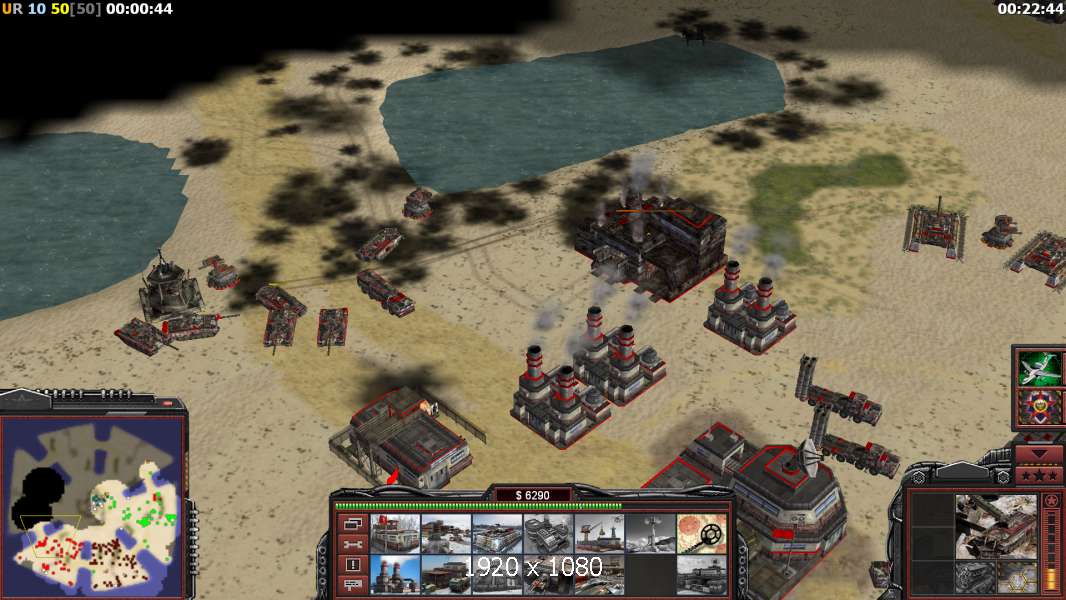Click the three-star rank button

pyautogui.click(x=1038, y=476)
